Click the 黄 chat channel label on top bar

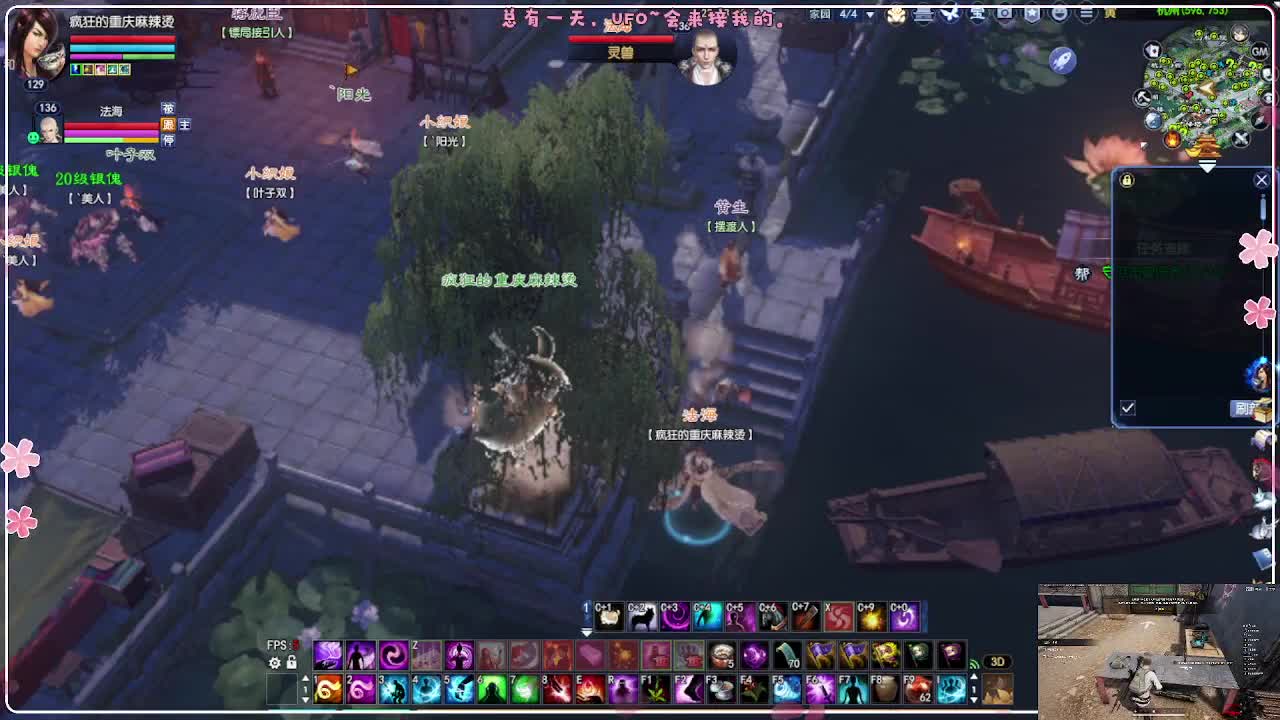1110,14
